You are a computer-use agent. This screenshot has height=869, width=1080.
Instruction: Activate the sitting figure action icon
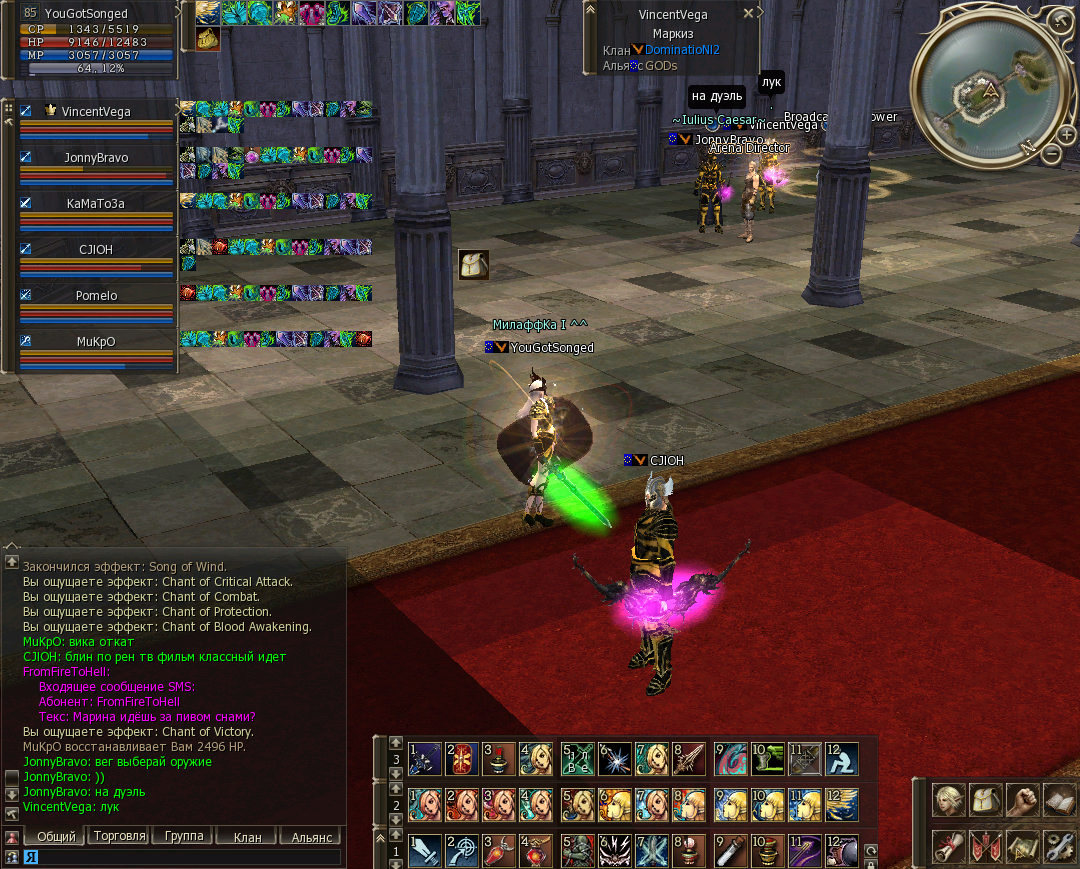coord(841,759)
